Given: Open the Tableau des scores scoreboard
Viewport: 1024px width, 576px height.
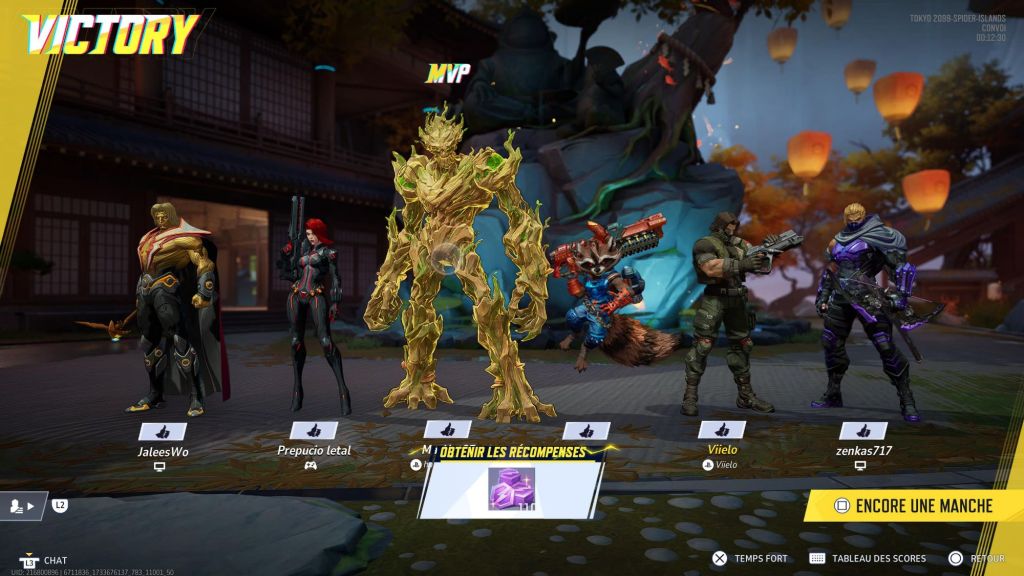Looking at the screenshot, I should click(868, 558).
